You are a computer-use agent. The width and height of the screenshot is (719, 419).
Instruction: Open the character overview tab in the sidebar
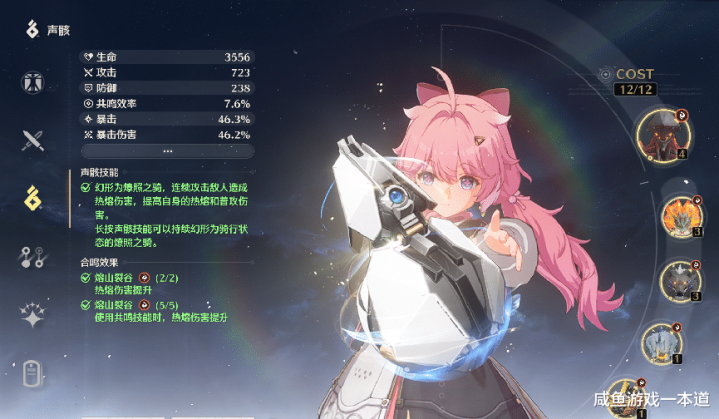33,83
